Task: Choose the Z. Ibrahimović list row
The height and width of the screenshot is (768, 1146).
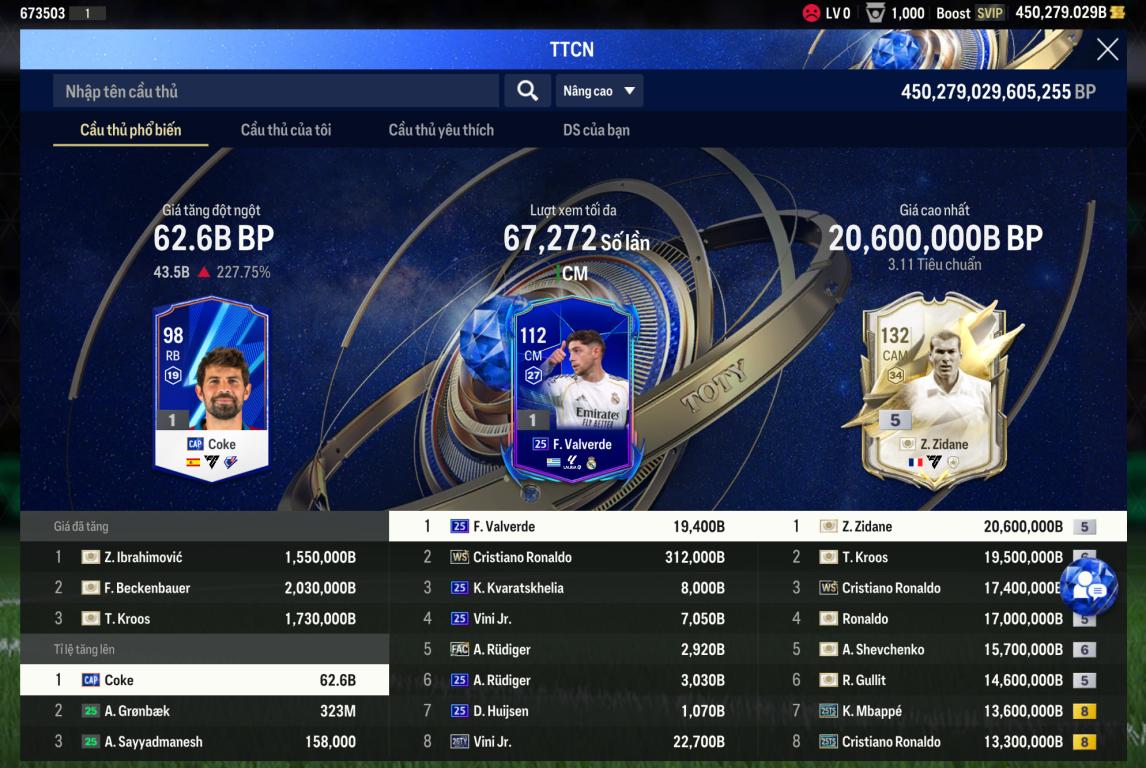Action: [x=205, y=557]
